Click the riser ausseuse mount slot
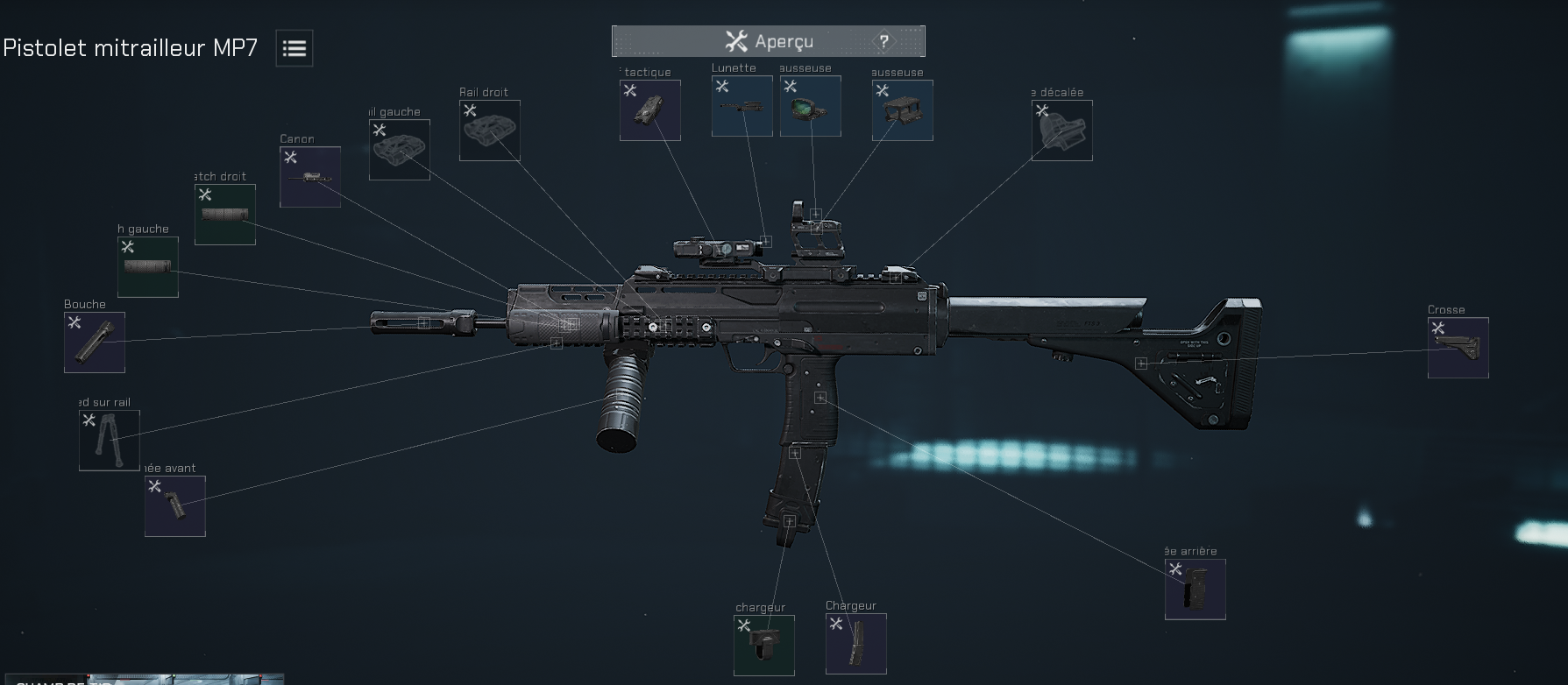The width and height of the screenshot is (1568, 685). (902, 110)
